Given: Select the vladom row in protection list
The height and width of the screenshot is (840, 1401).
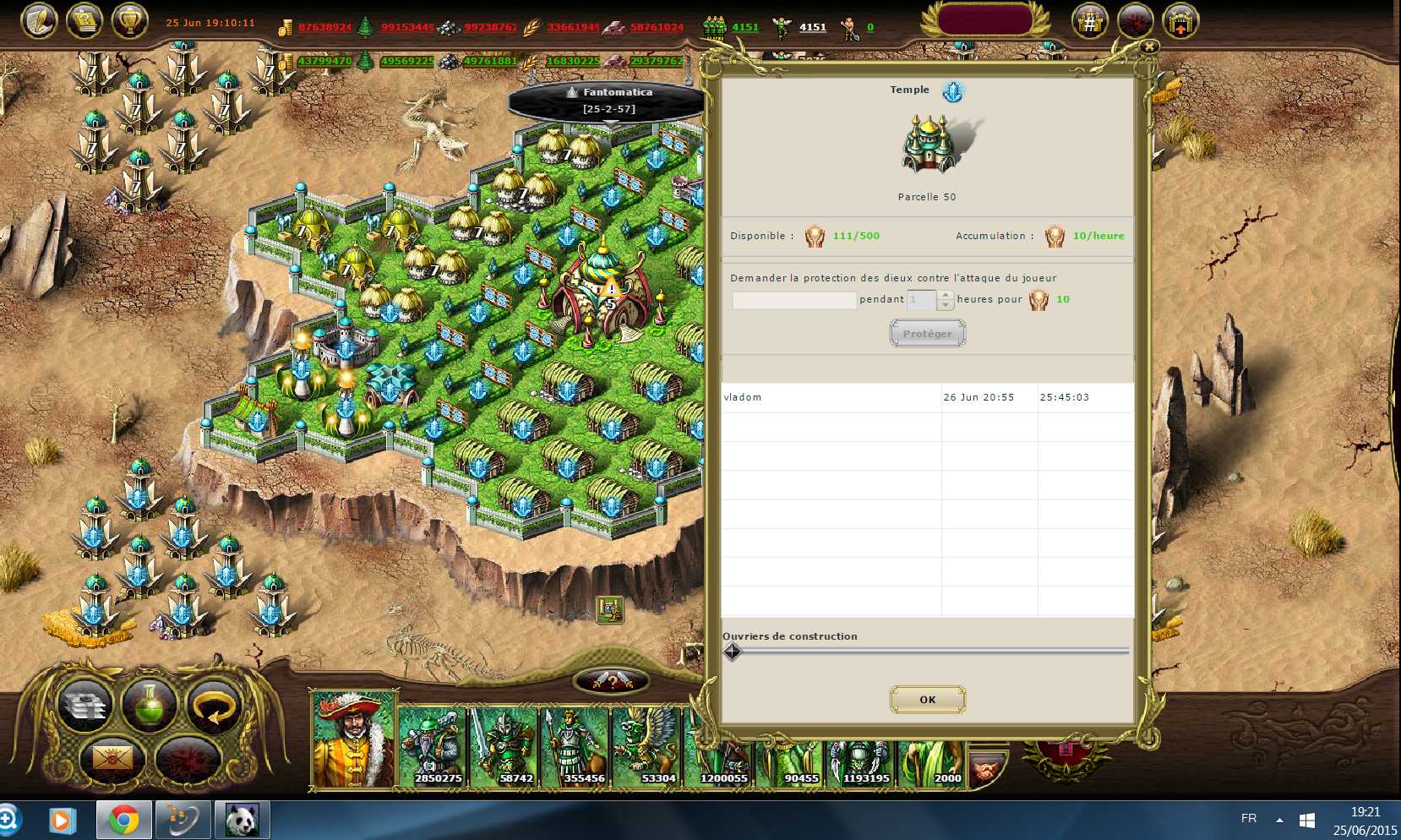Looking at the screenshot, I should click(831, 397).
